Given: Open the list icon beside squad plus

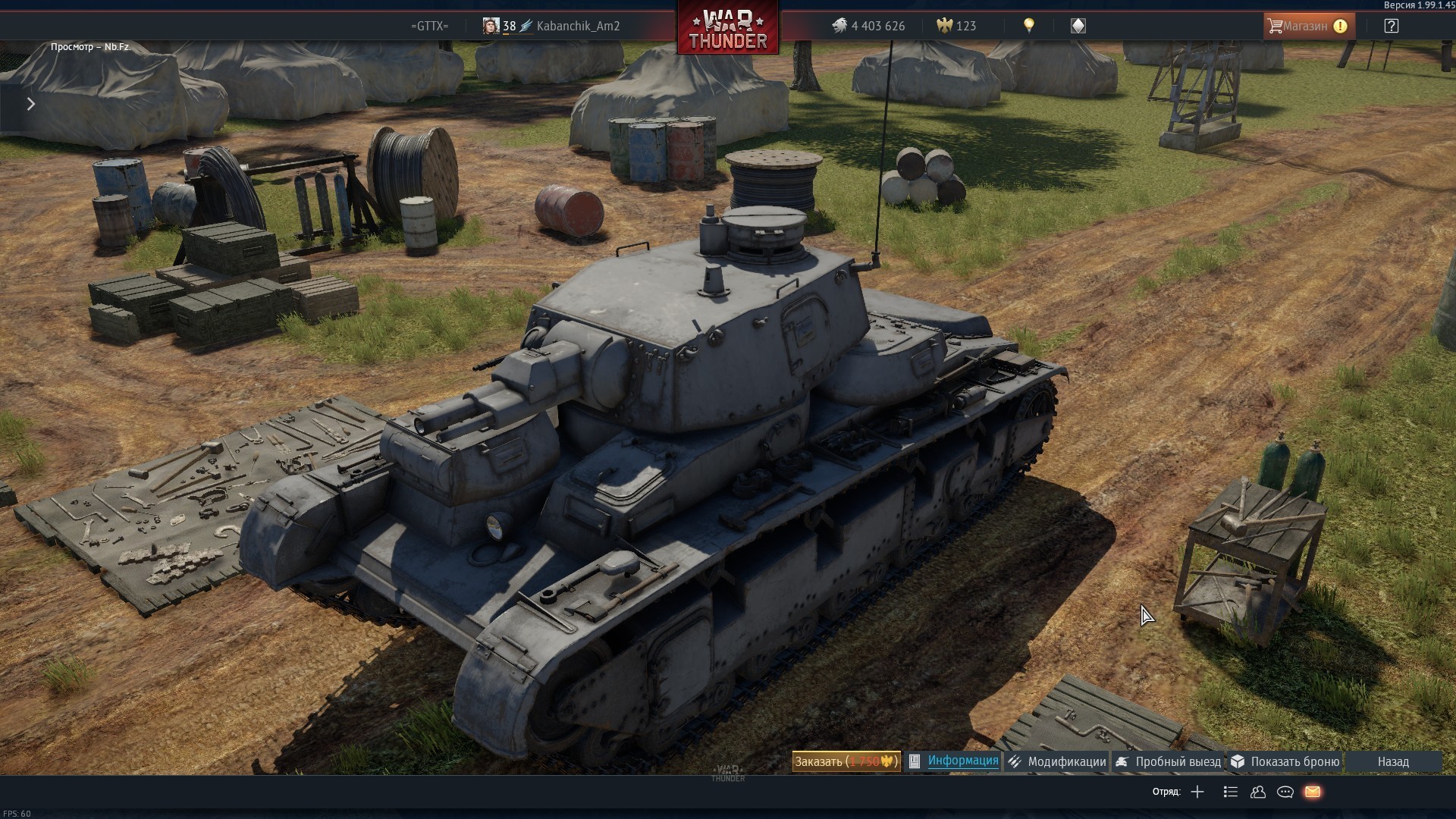Looking at the screenshot, I should pyautogui.click(x=1231, y=792).
